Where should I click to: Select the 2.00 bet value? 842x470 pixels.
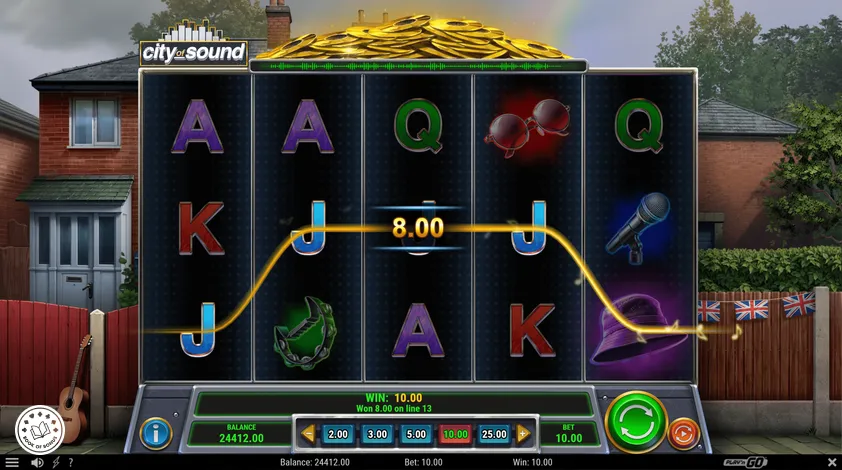click(338, 434)
